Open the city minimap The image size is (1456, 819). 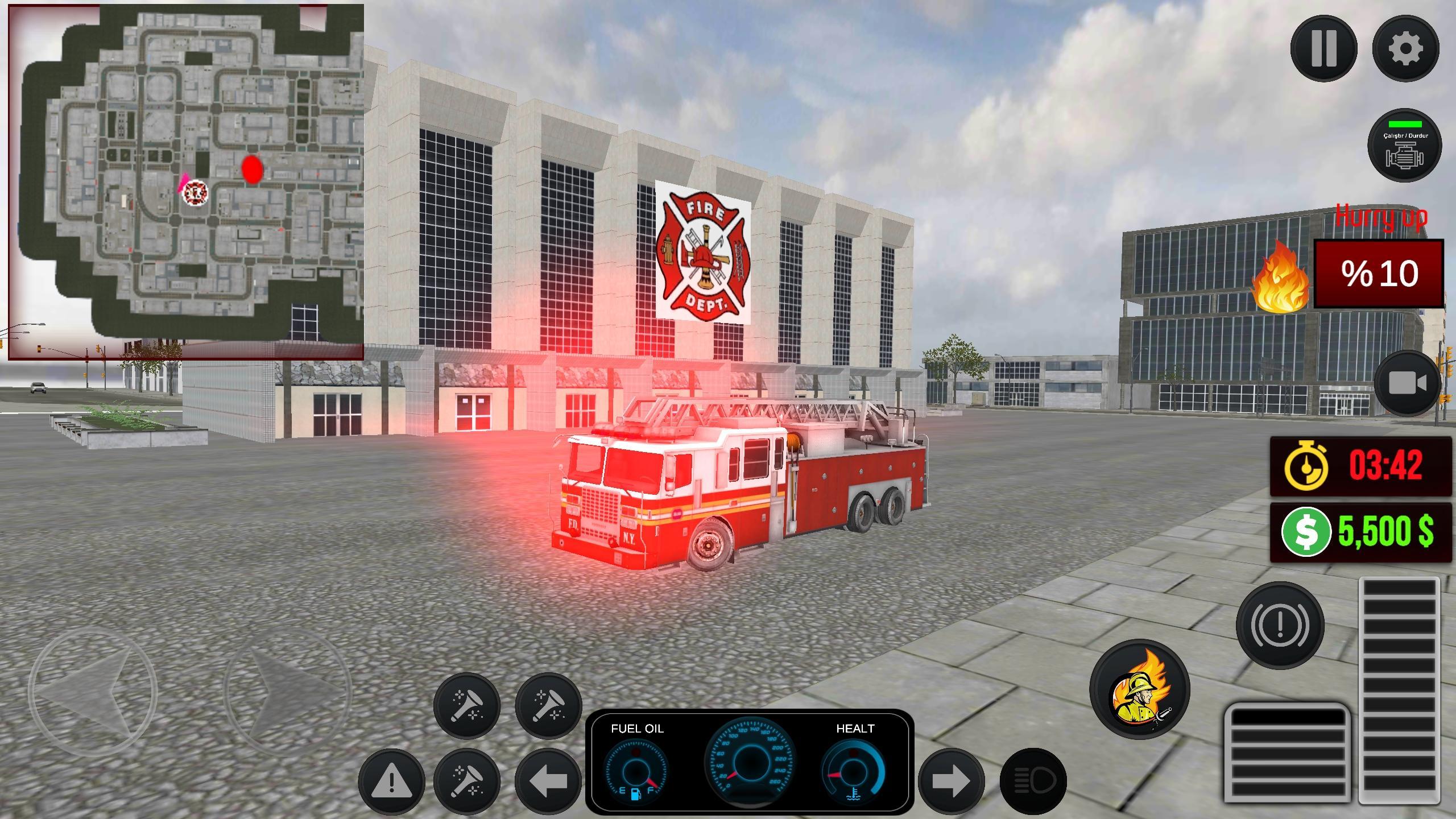[186, 182]
